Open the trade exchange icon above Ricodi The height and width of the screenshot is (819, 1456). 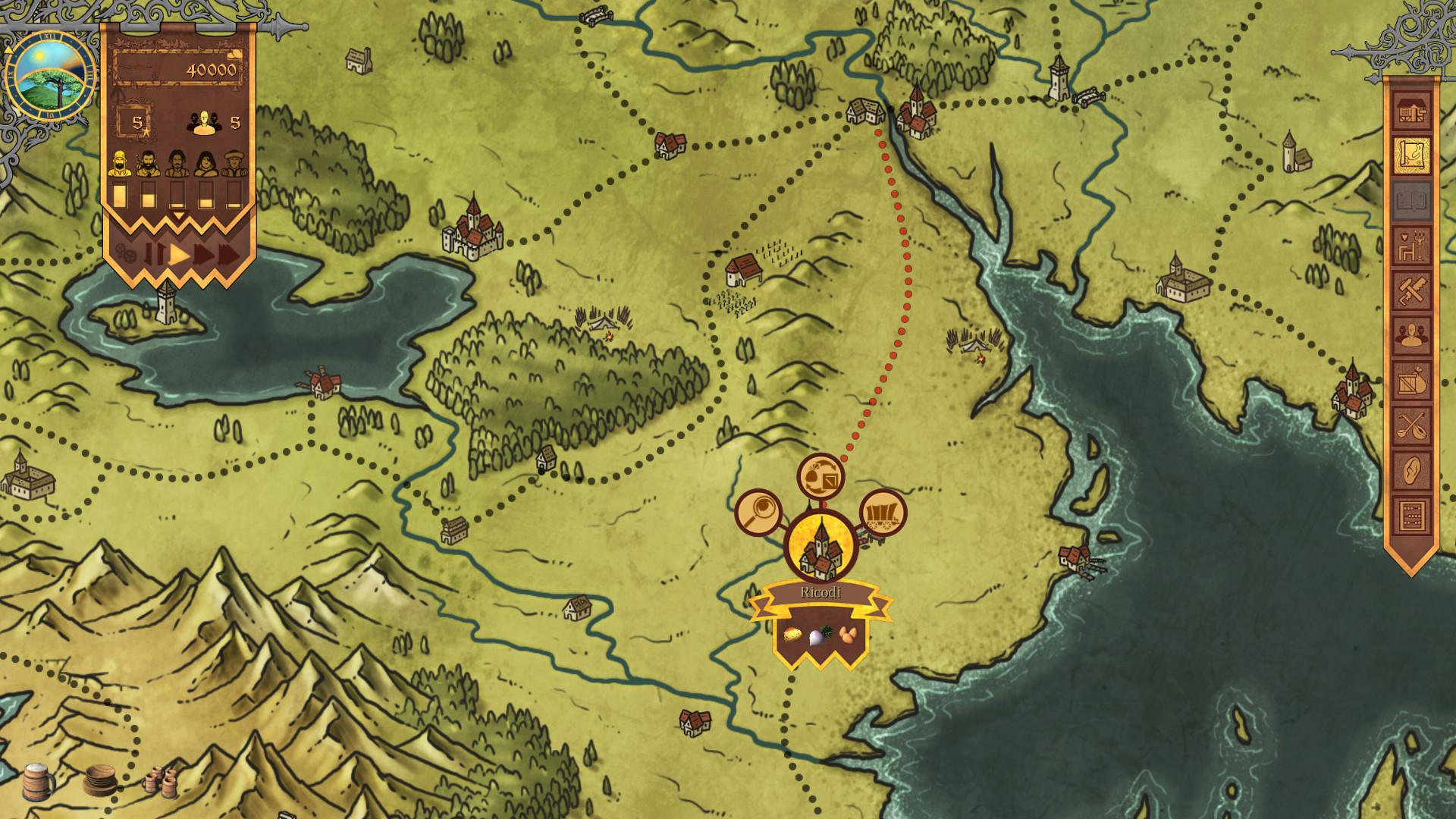821,476
